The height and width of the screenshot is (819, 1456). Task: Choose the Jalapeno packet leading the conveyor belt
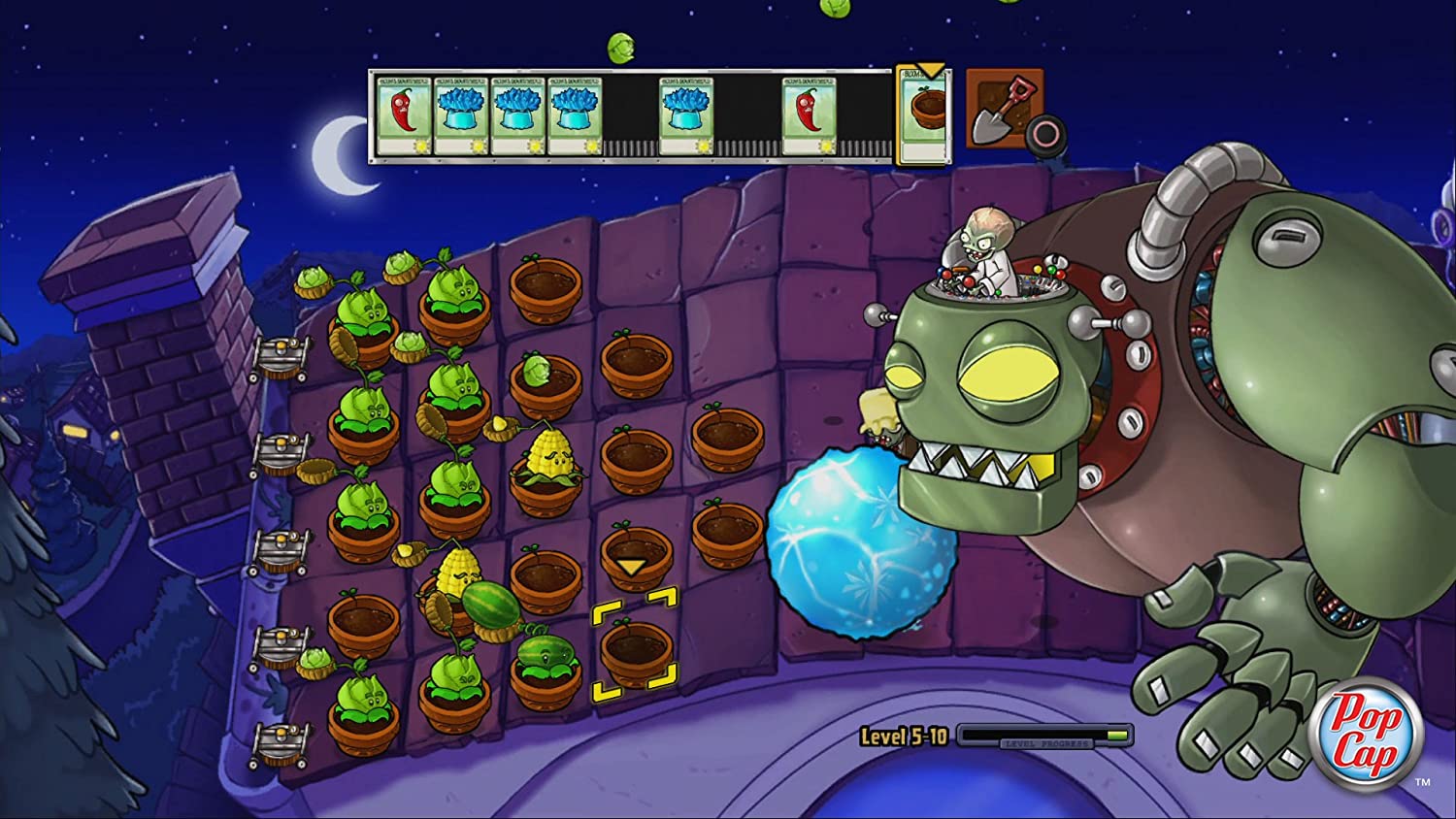(x=404, y=116)
